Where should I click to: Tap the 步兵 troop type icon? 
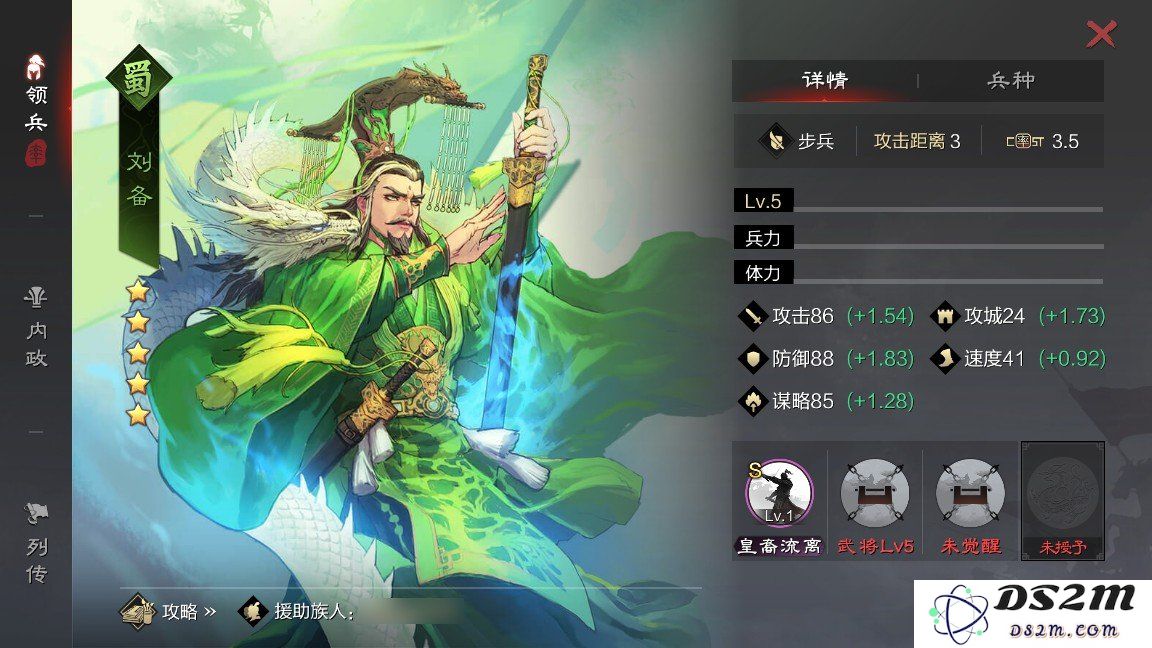(774, 141)
